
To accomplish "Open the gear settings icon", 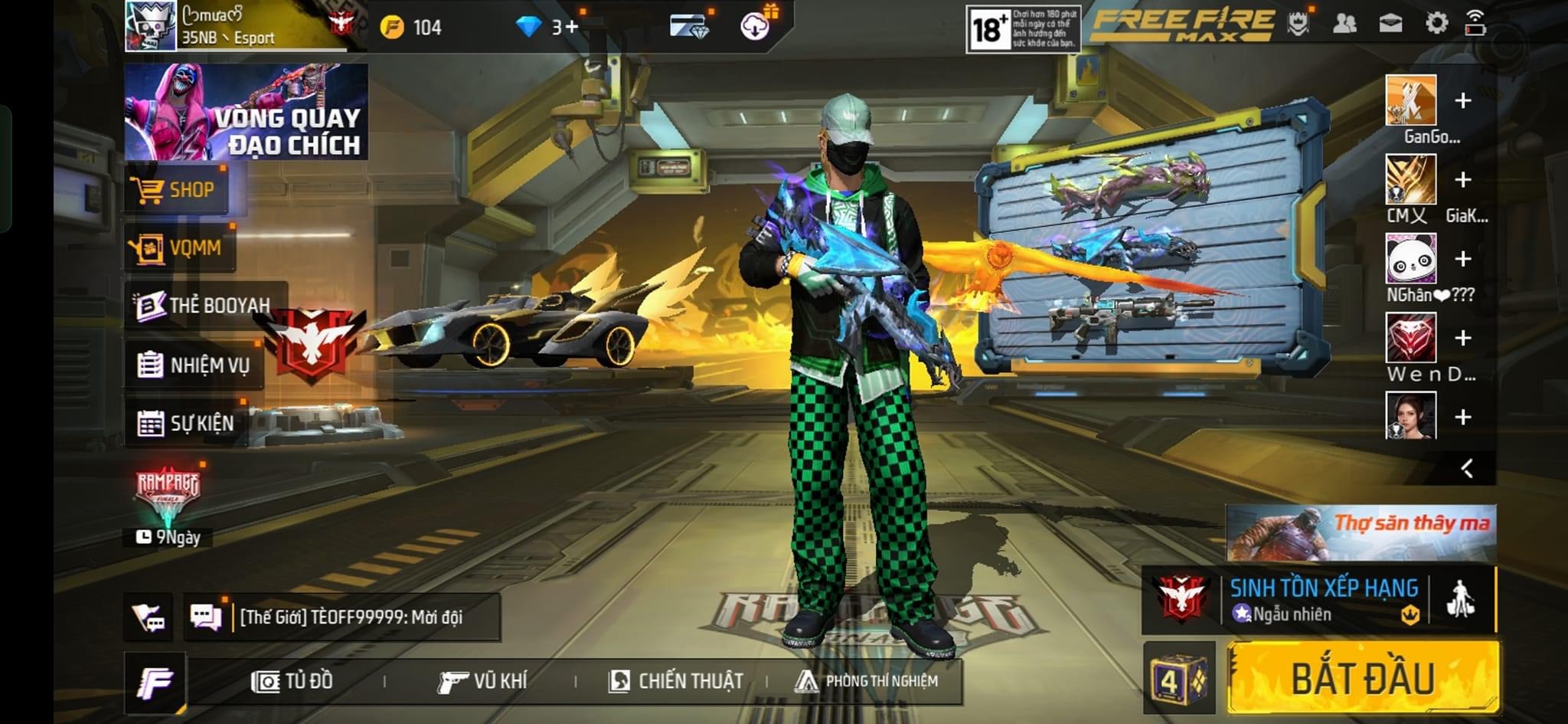I will tap(1436, 24).
